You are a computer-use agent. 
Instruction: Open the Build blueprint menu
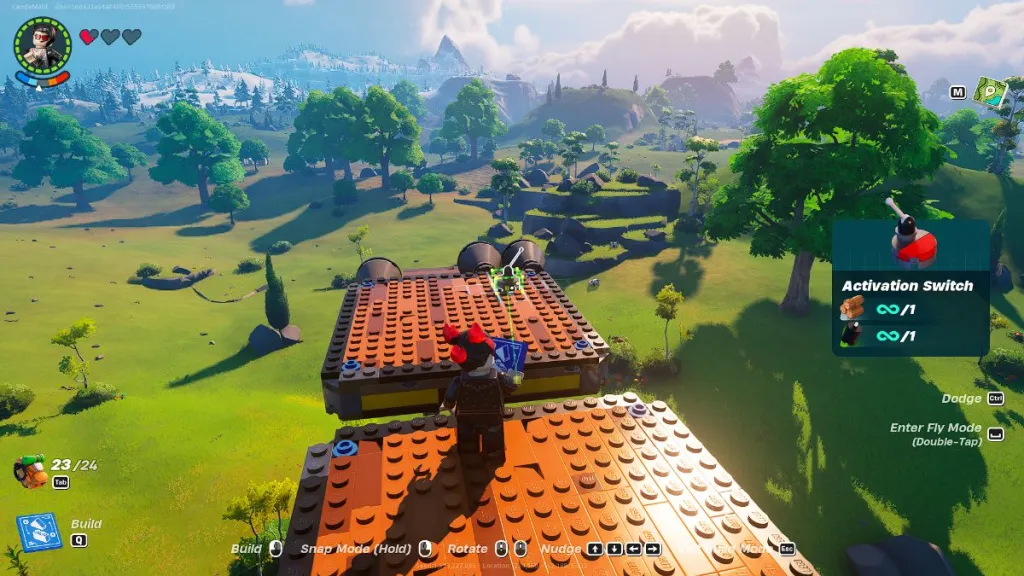click(39, 531)
